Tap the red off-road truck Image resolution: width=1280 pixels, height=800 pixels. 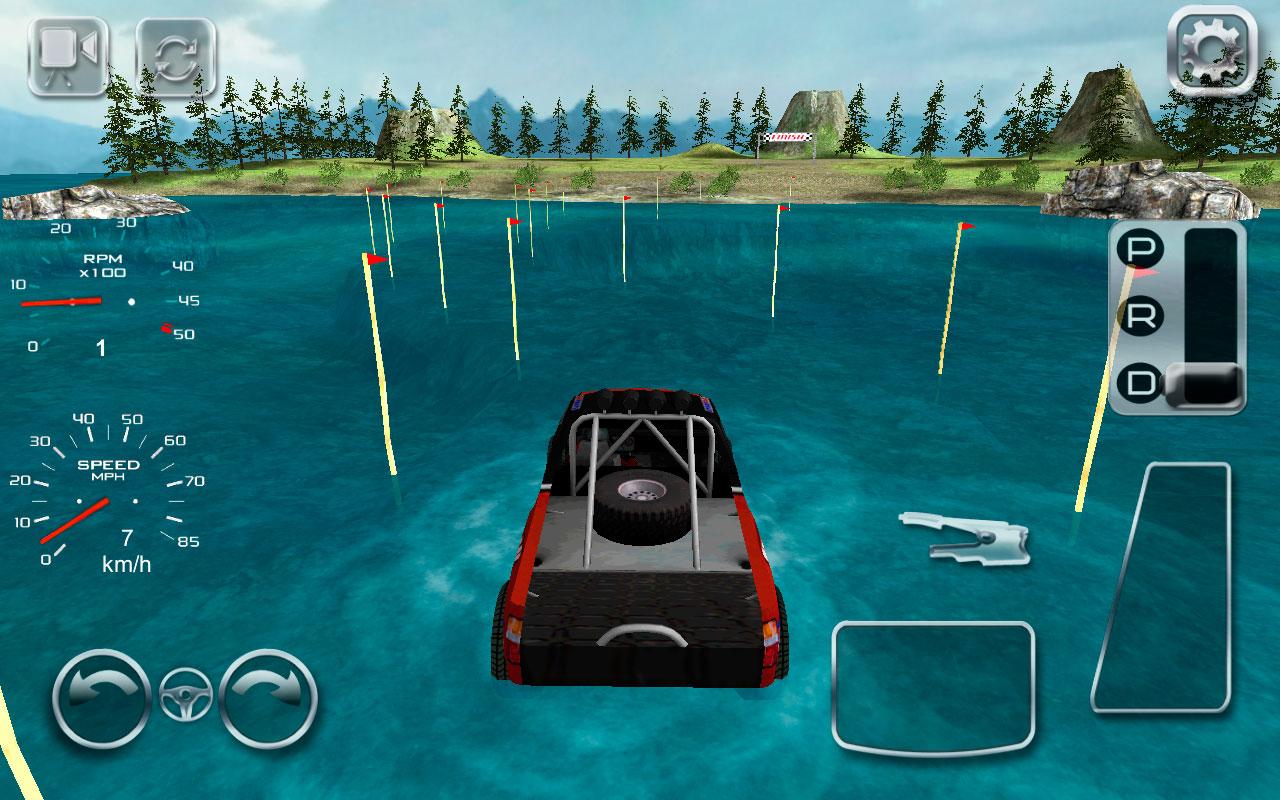[x=640, y=540]
